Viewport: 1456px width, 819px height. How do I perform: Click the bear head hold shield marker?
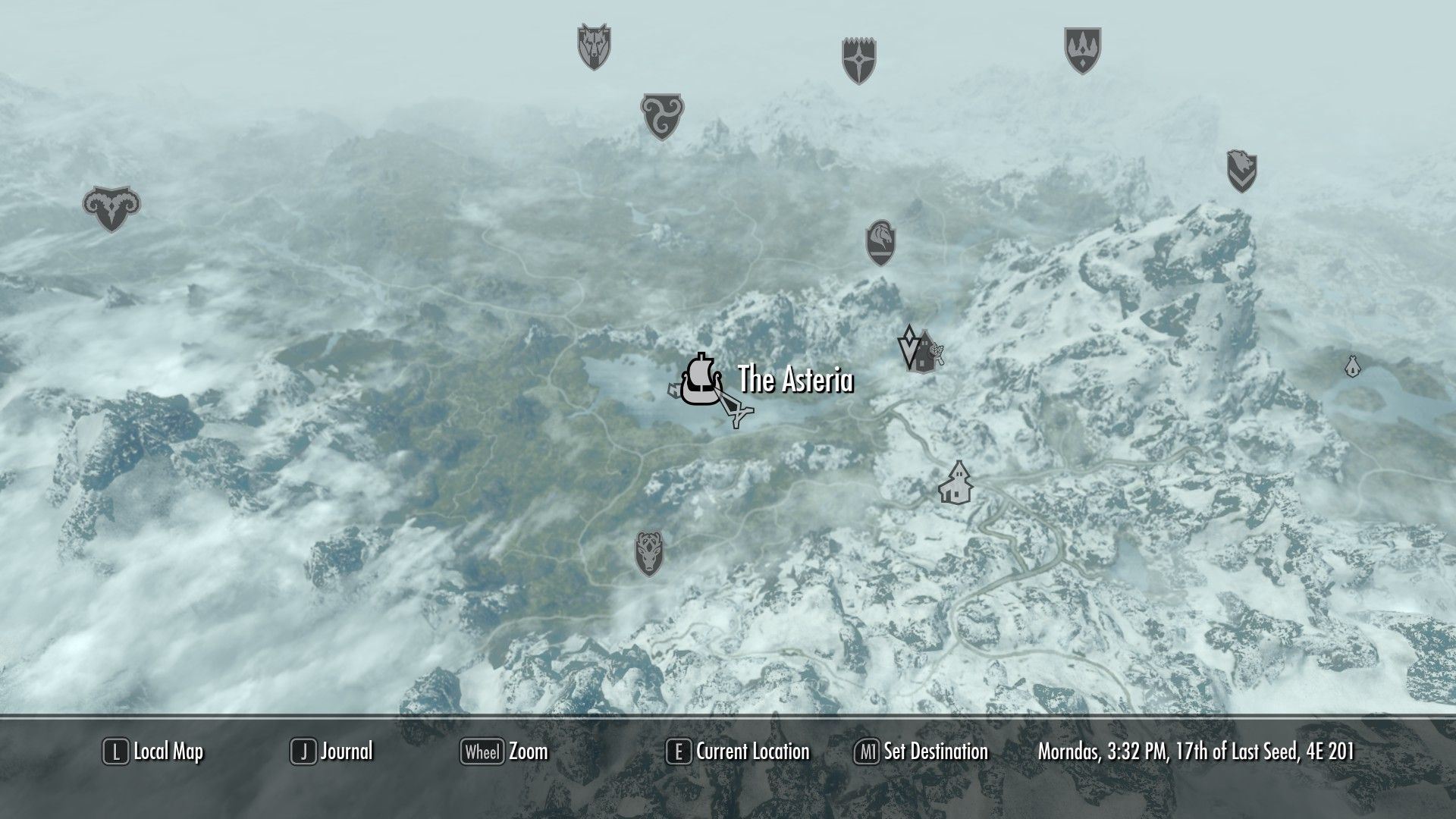(x=1241, y=171)
